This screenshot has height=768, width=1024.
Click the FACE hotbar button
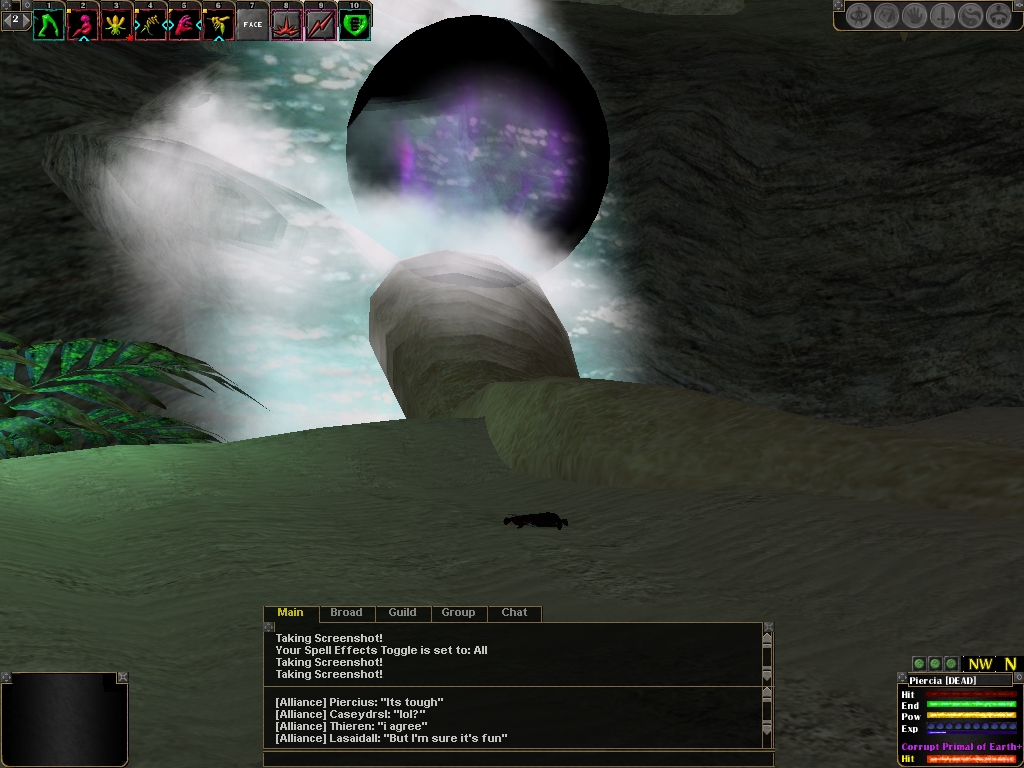coord(252,24)
